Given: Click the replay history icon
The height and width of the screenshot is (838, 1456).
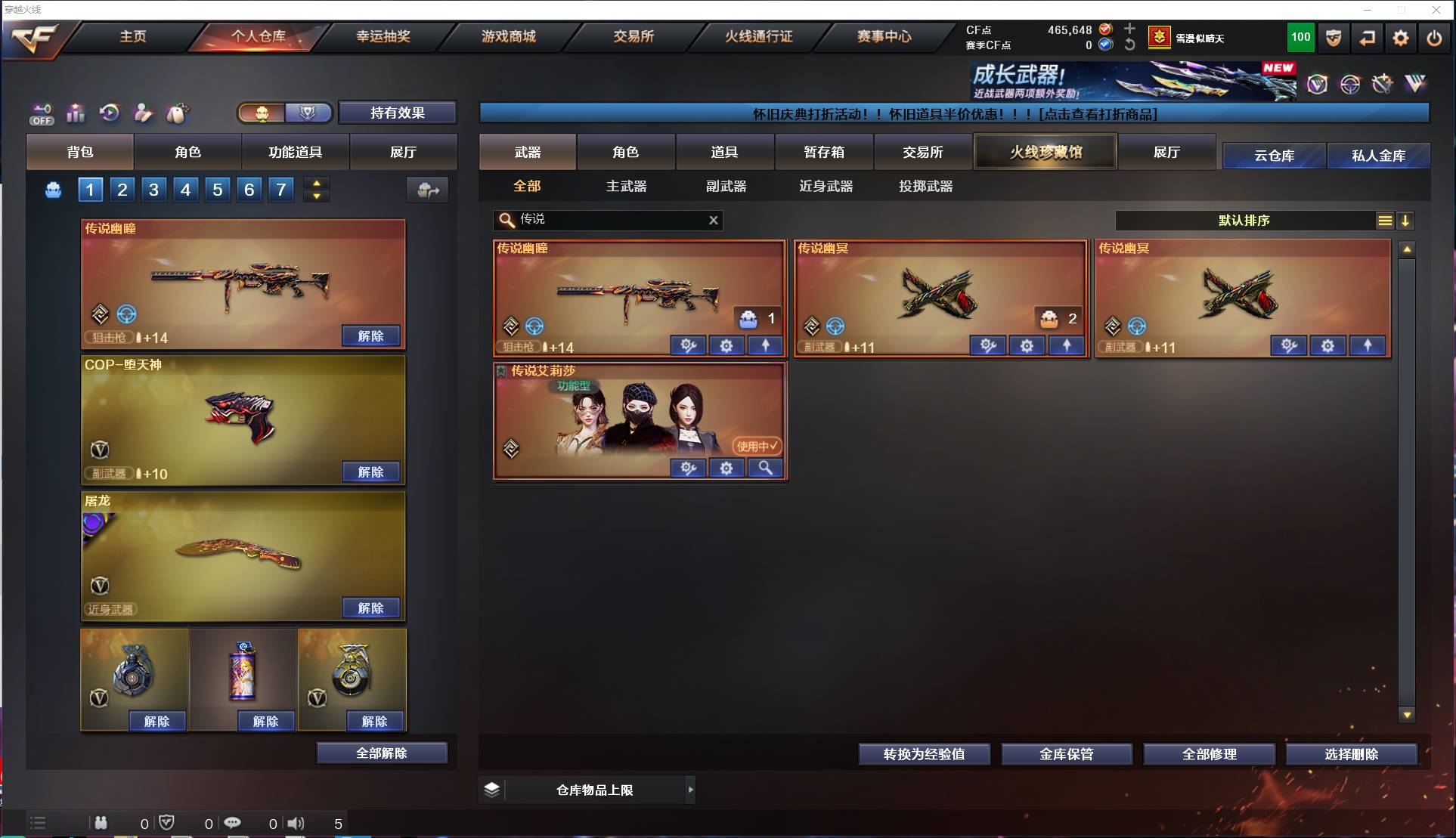Looking at the screenshot, I should [x=110, y=113].
